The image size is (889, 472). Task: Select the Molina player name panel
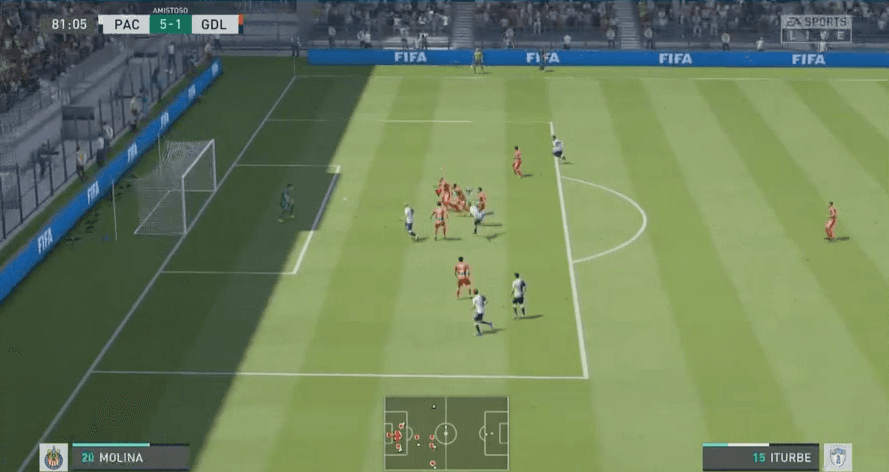[129, 458]
